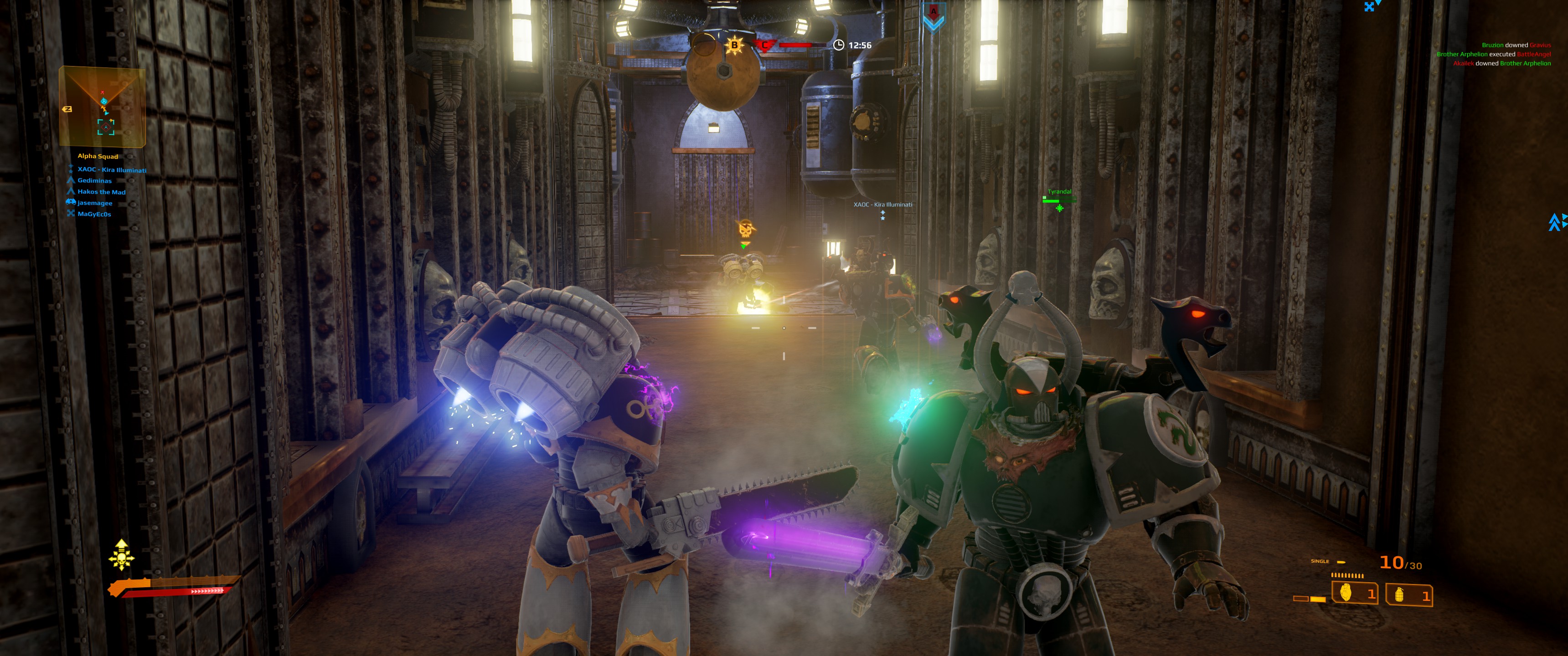Click the cyan objective bracket on minimap
The height and width of the screenshot is (656, 1568).
[106, 127]
